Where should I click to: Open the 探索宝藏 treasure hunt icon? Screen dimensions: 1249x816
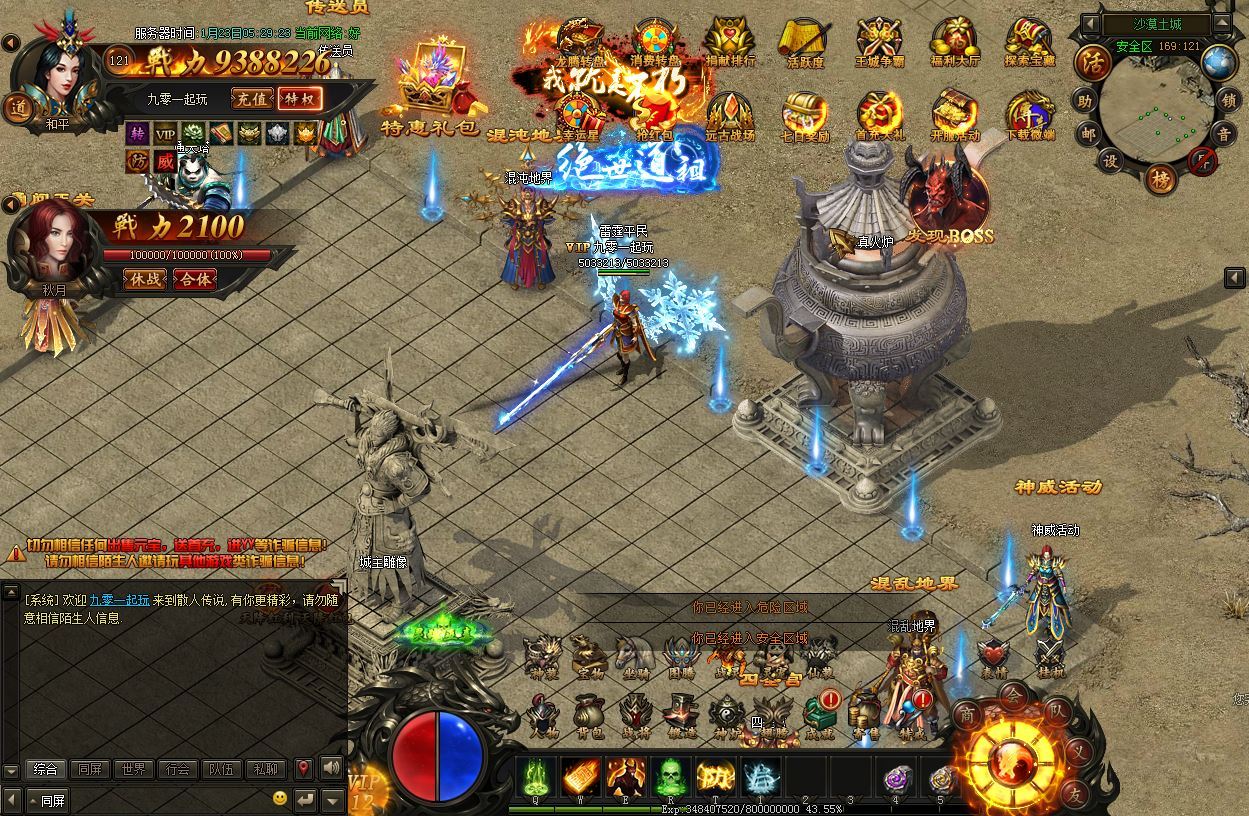point(1029,43)
